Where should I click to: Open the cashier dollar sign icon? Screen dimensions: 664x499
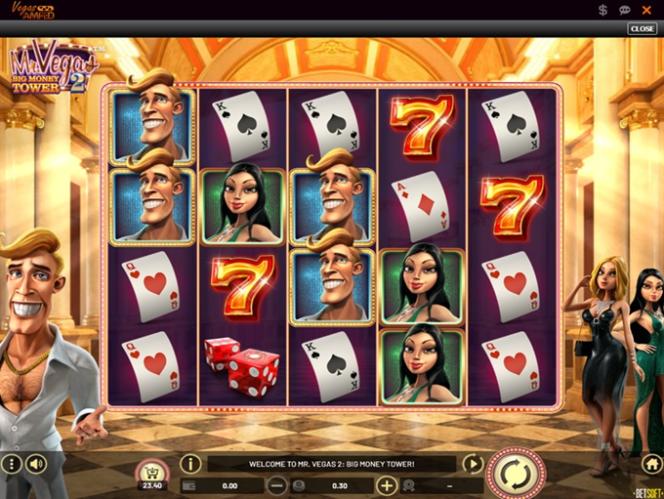coord(604,10)
